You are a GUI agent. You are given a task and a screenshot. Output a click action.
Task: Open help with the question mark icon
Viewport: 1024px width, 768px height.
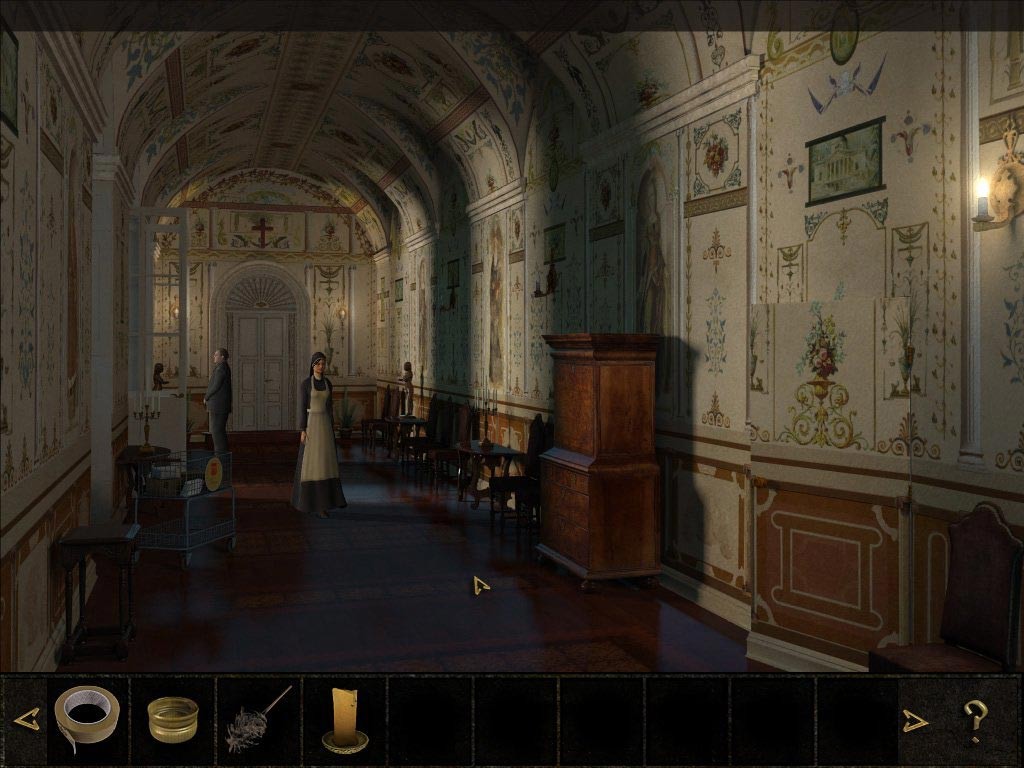(975, 720)
